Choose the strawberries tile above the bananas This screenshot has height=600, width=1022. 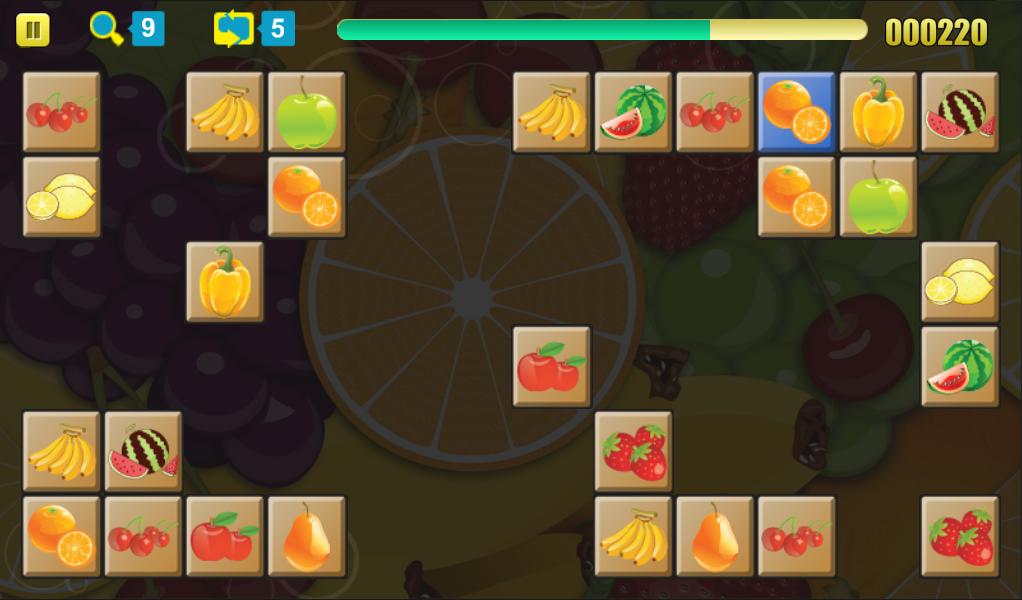[x=633, y=452]
